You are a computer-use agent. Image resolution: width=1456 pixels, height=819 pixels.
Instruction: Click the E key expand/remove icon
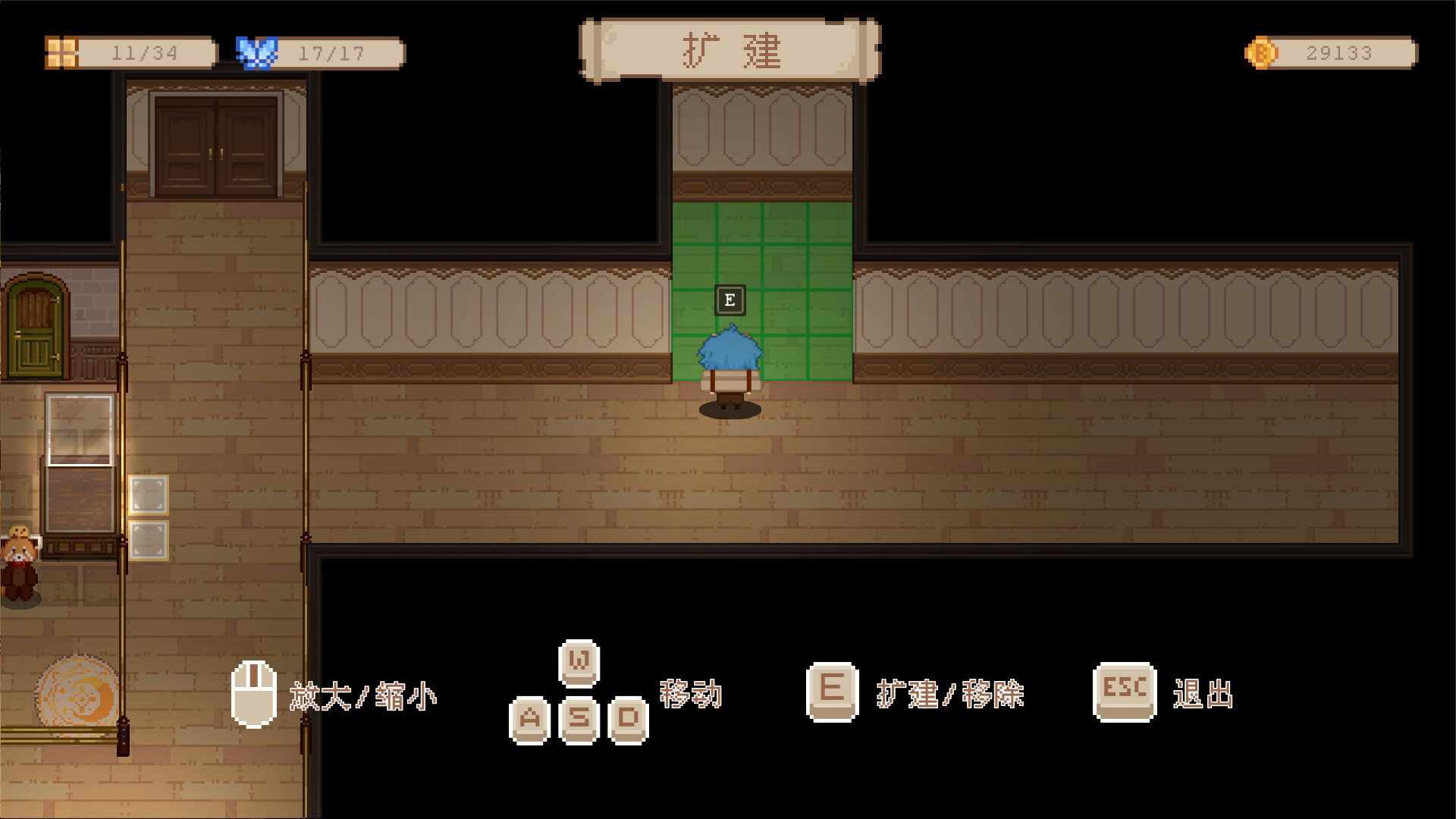point(831,691)
